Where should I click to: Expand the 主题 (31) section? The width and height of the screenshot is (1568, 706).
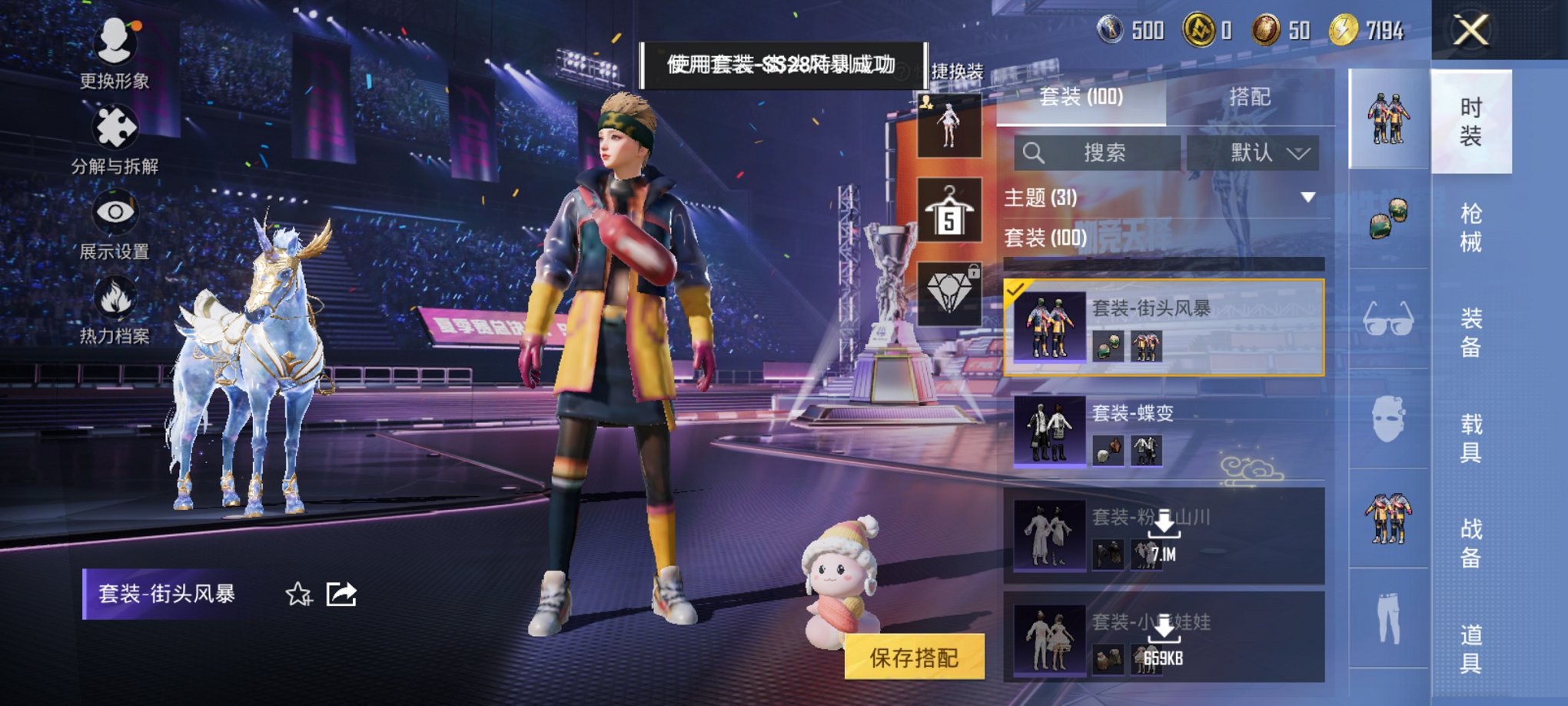(x=1307, y=198)
